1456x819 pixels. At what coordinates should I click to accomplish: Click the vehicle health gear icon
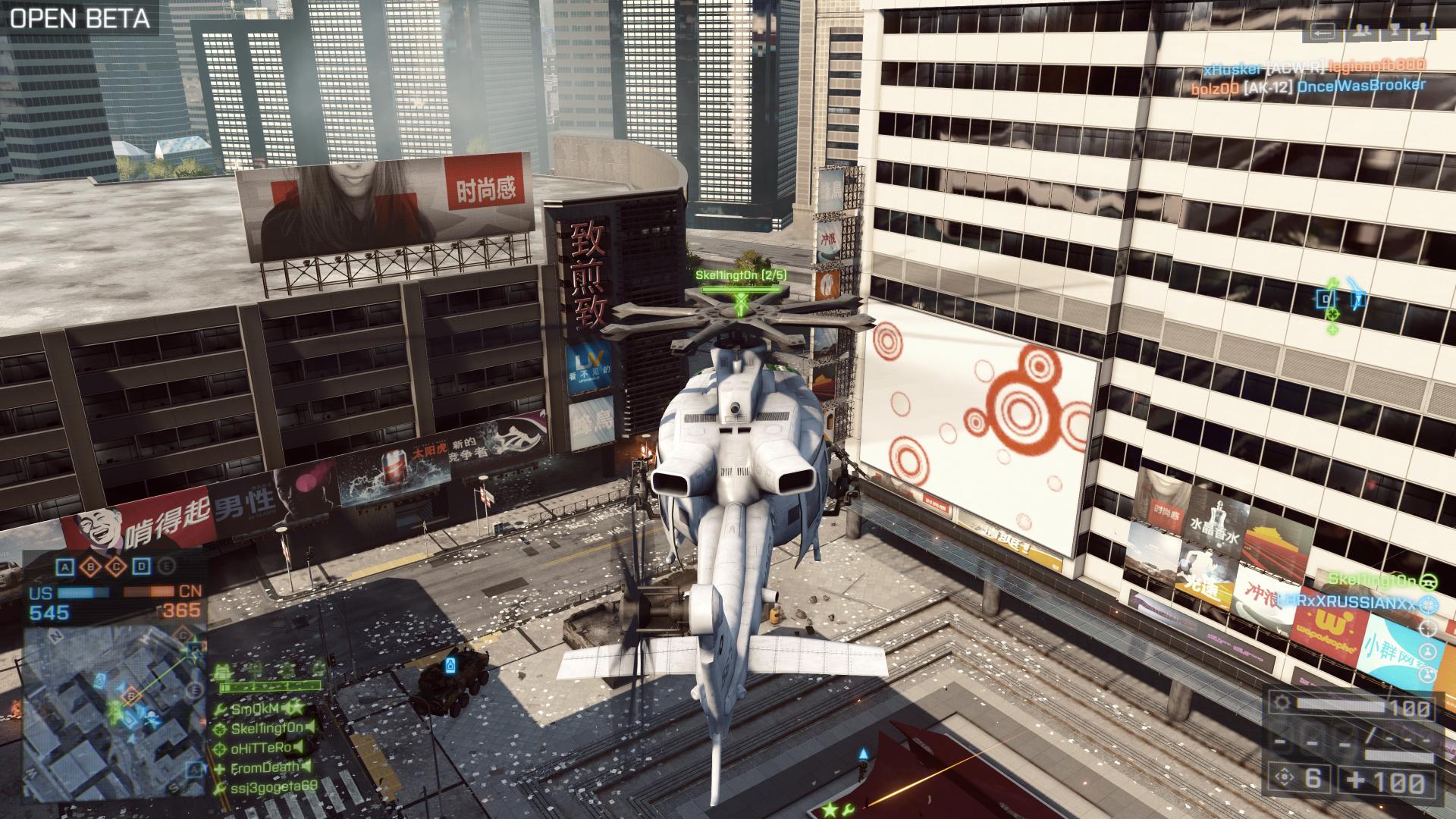pos(1282,702)
